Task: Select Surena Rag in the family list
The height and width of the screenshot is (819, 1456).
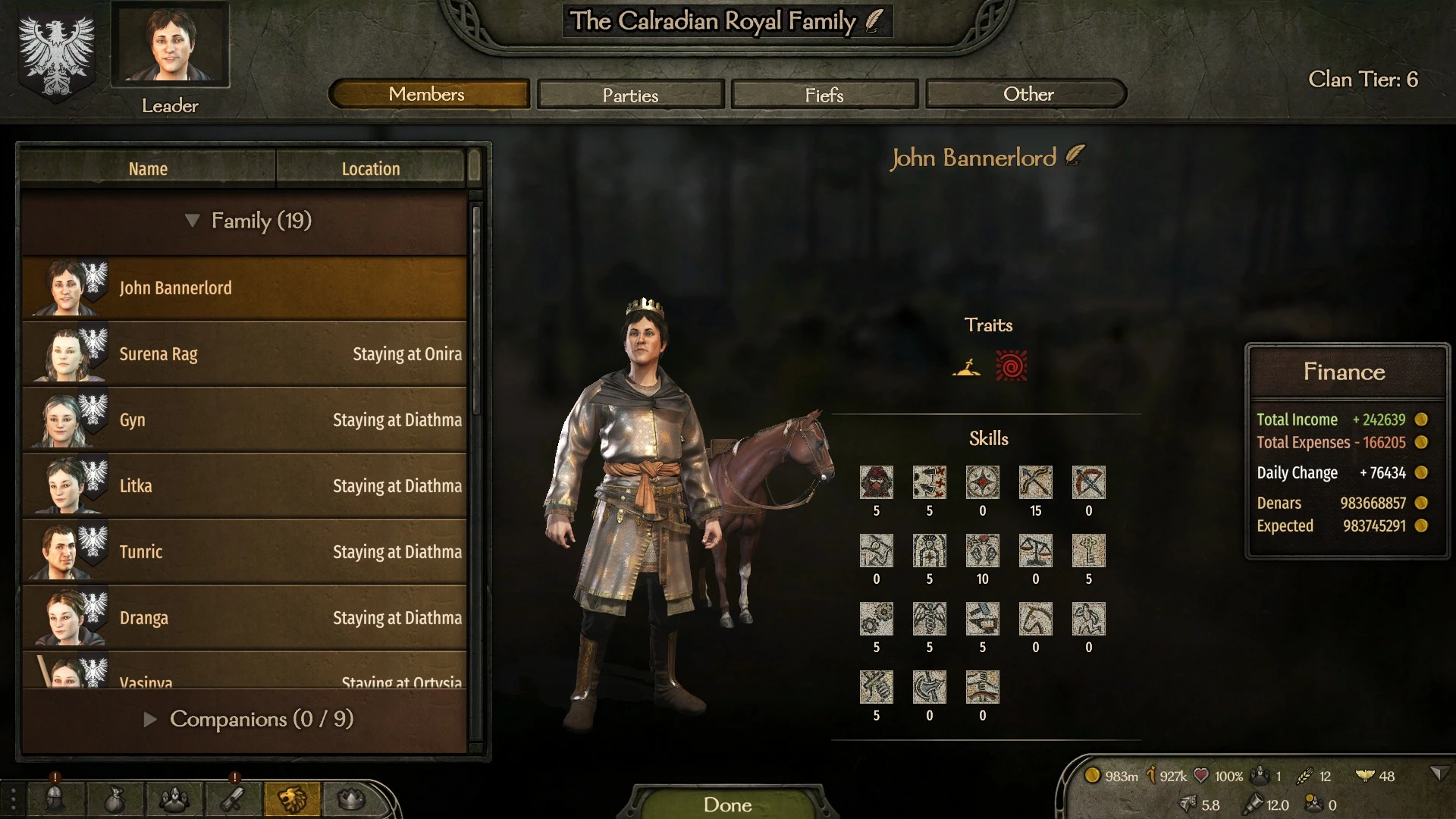Action: tap(244, 354)
